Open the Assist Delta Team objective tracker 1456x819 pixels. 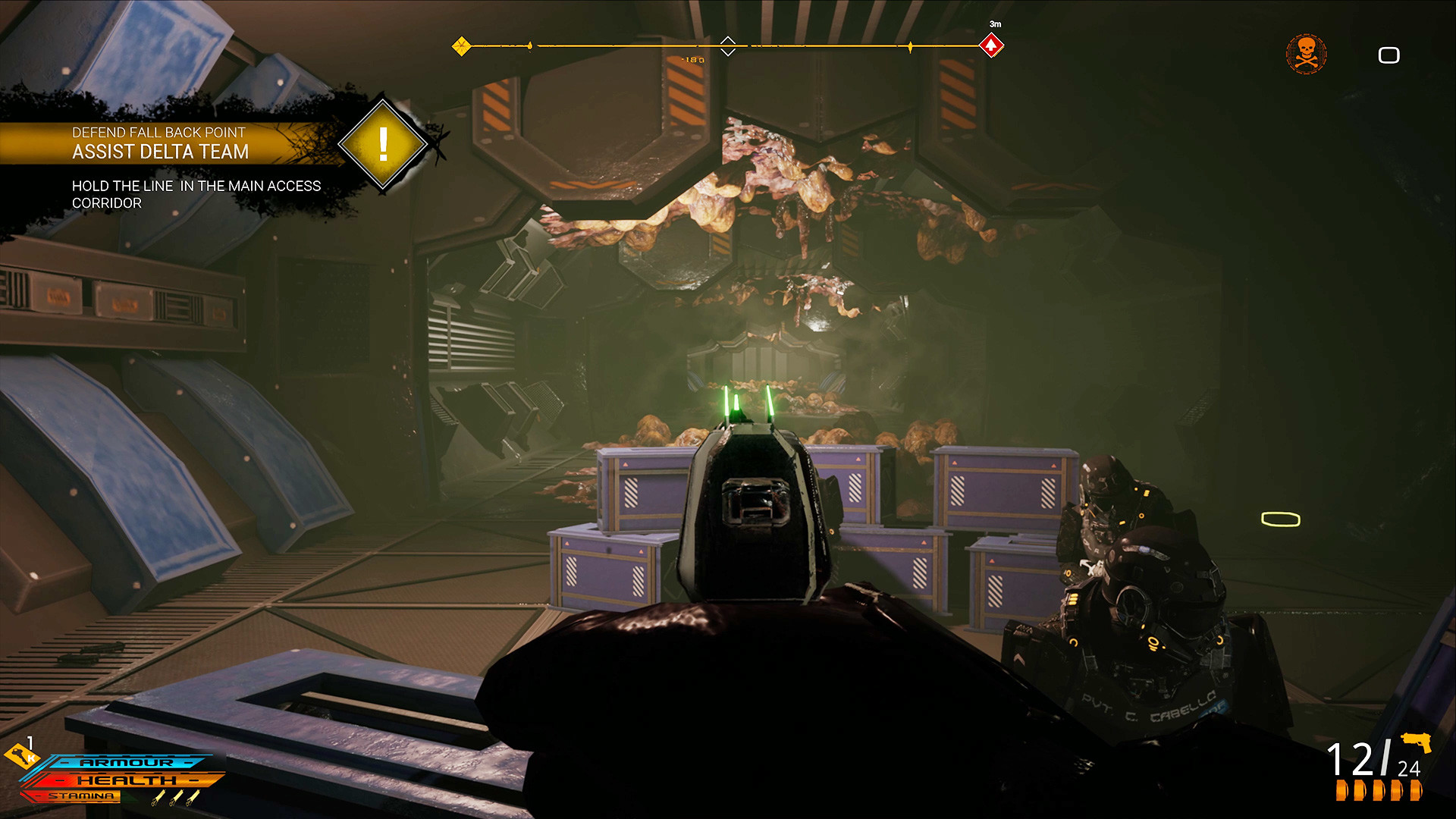click(x=160, y=151)
